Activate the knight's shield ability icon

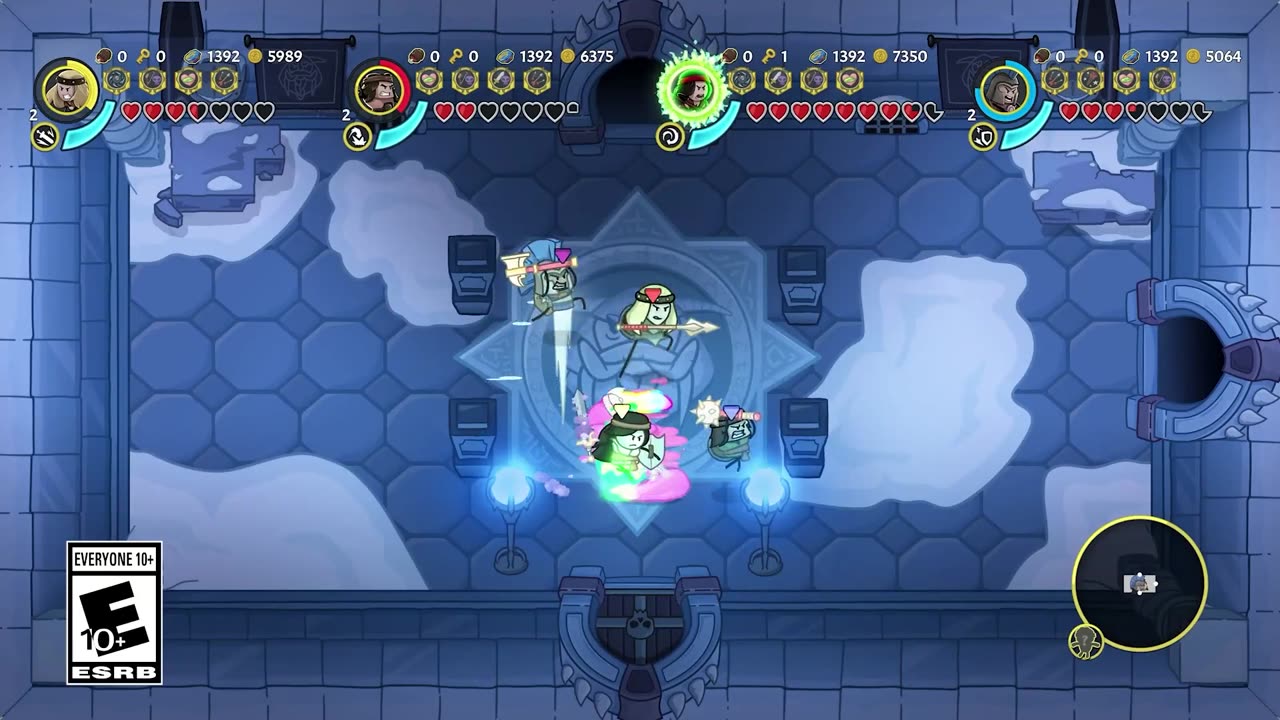(x=982, y=136)
